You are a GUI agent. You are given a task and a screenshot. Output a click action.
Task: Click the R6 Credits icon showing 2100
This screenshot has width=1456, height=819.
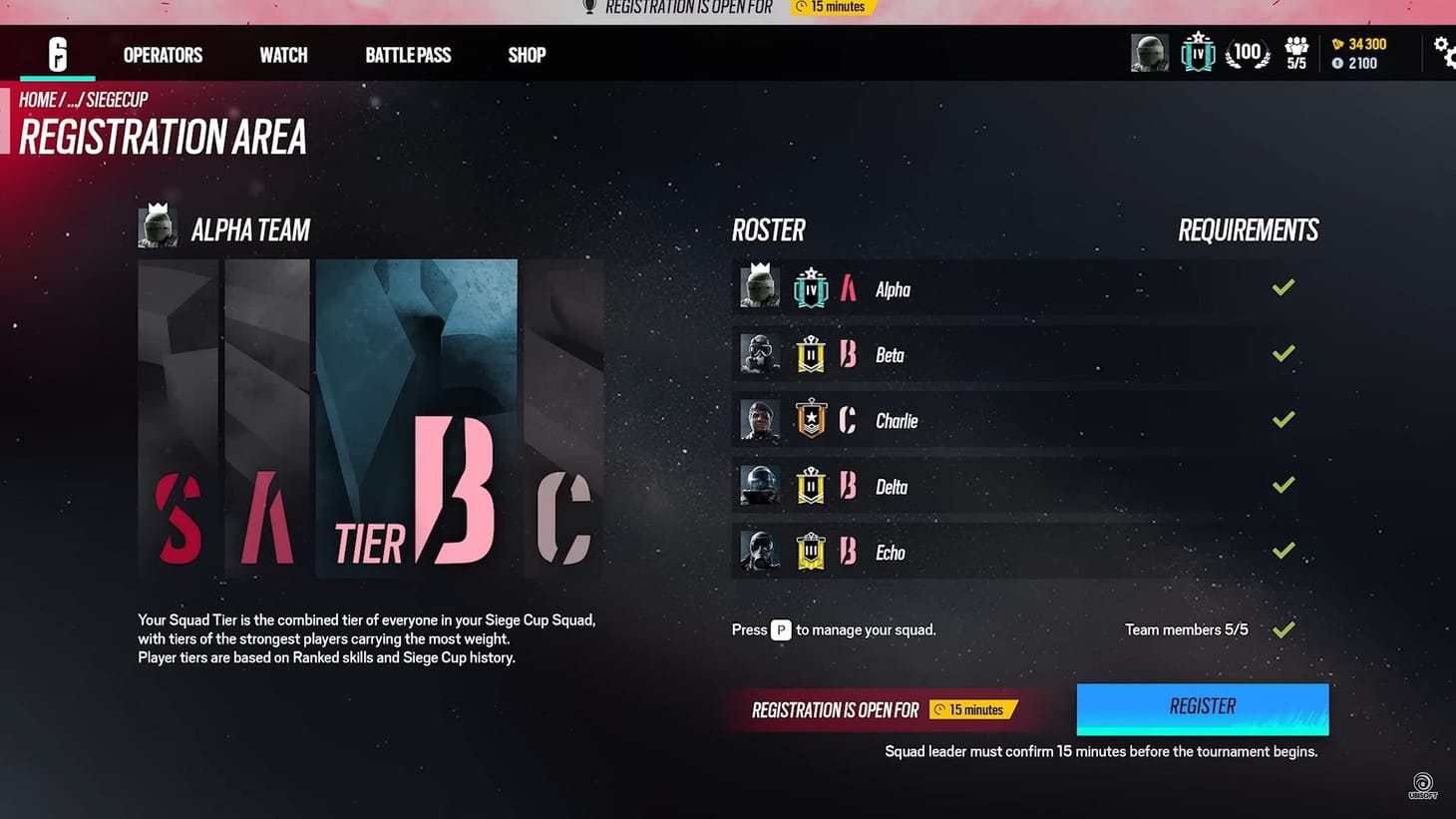point(1337,62)
